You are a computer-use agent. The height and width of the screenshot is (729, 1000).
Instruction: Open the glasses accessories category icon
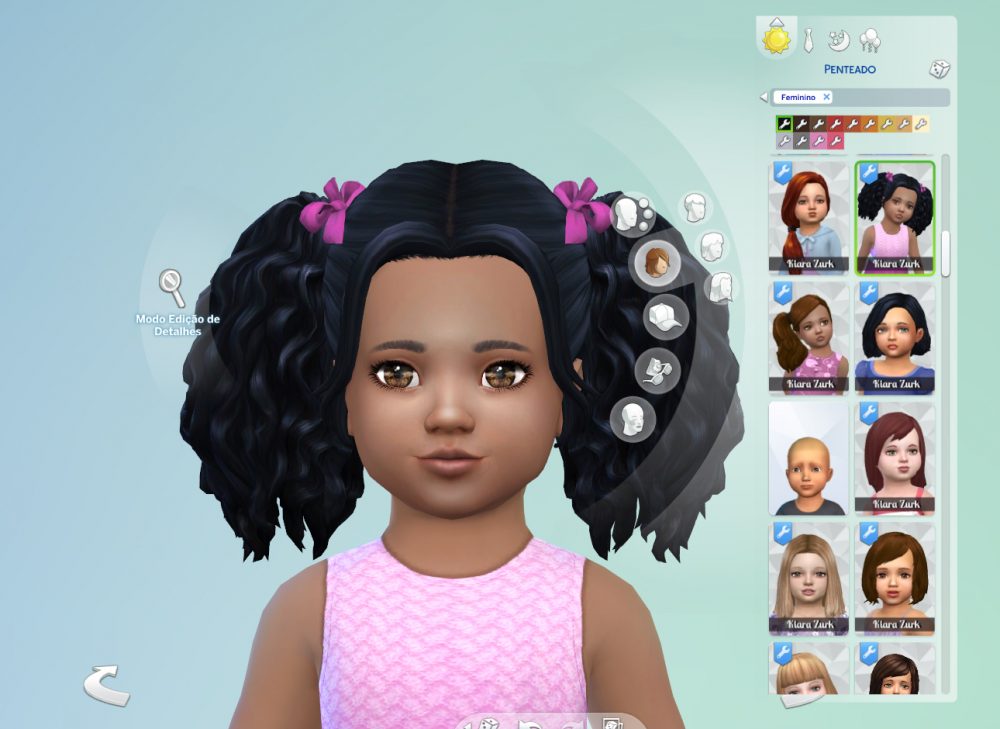[657, 370]
